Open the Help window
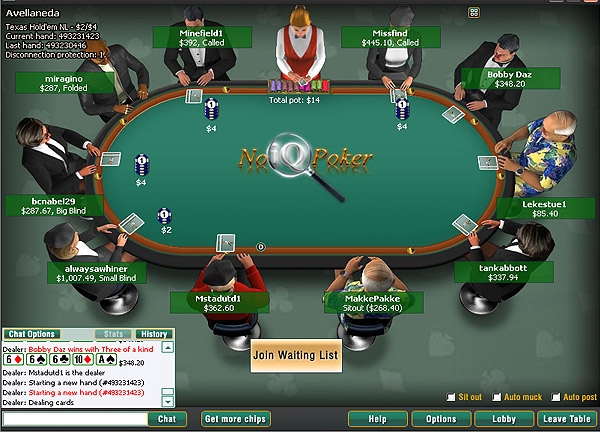Viewport: 600px width, 432px height. tap(377, 419)
